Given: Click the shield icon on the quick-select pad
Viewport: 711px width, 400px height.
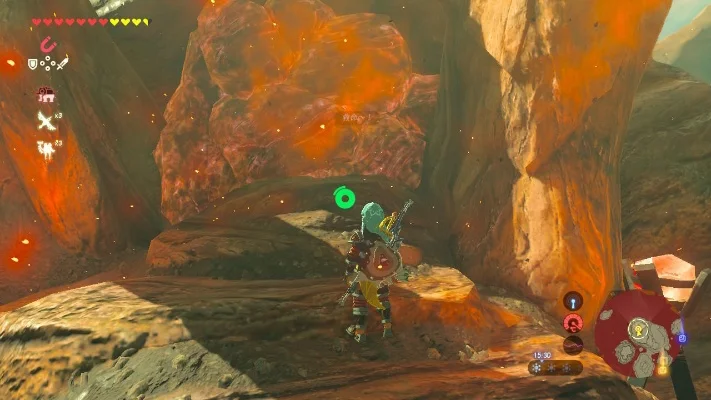Looking at the screenshot, I should pos(33,63).
